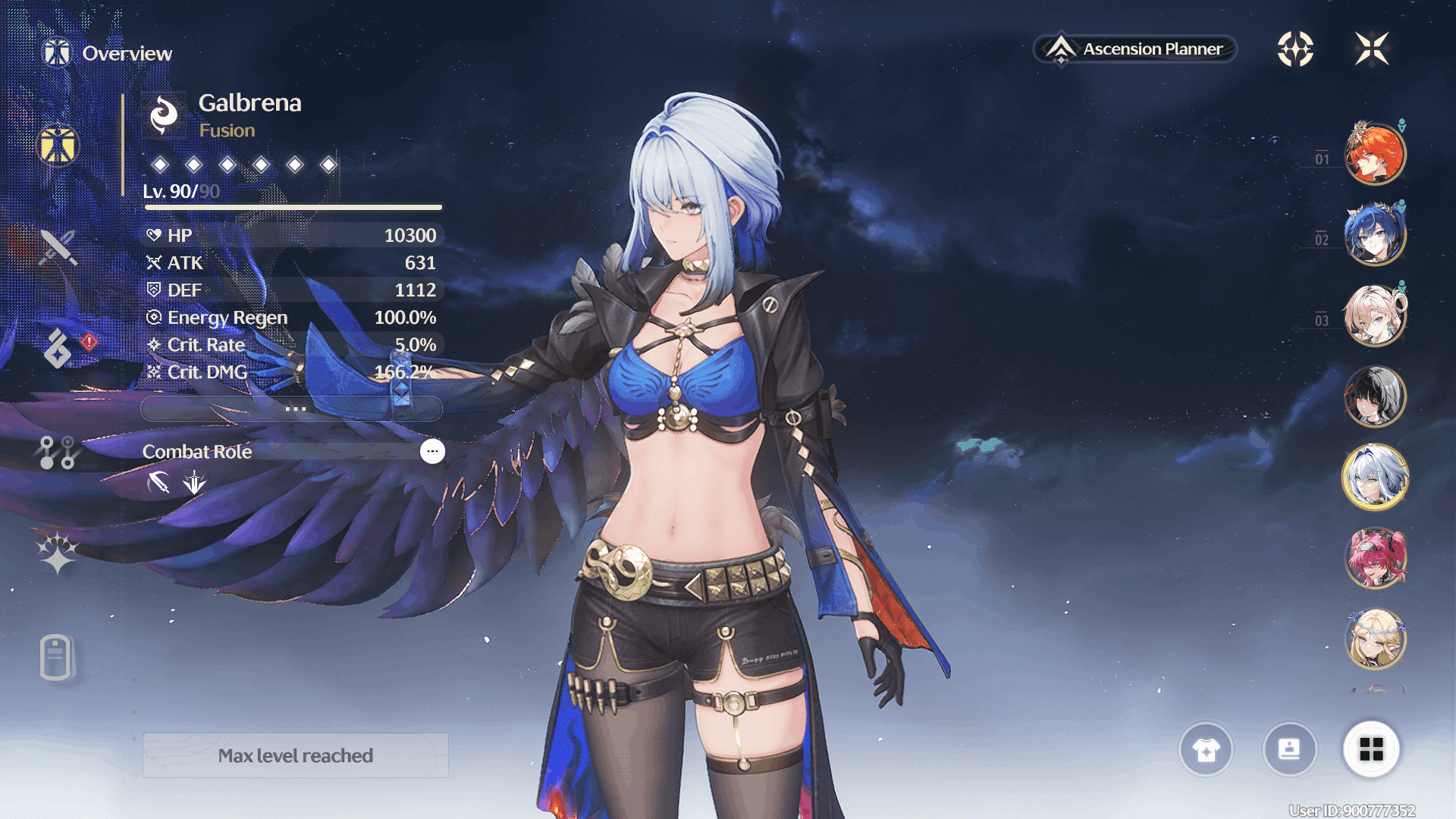Screen dimensions: 1456x819
Task: Open the Resonance Chain star tab
Action: (58, 553)
